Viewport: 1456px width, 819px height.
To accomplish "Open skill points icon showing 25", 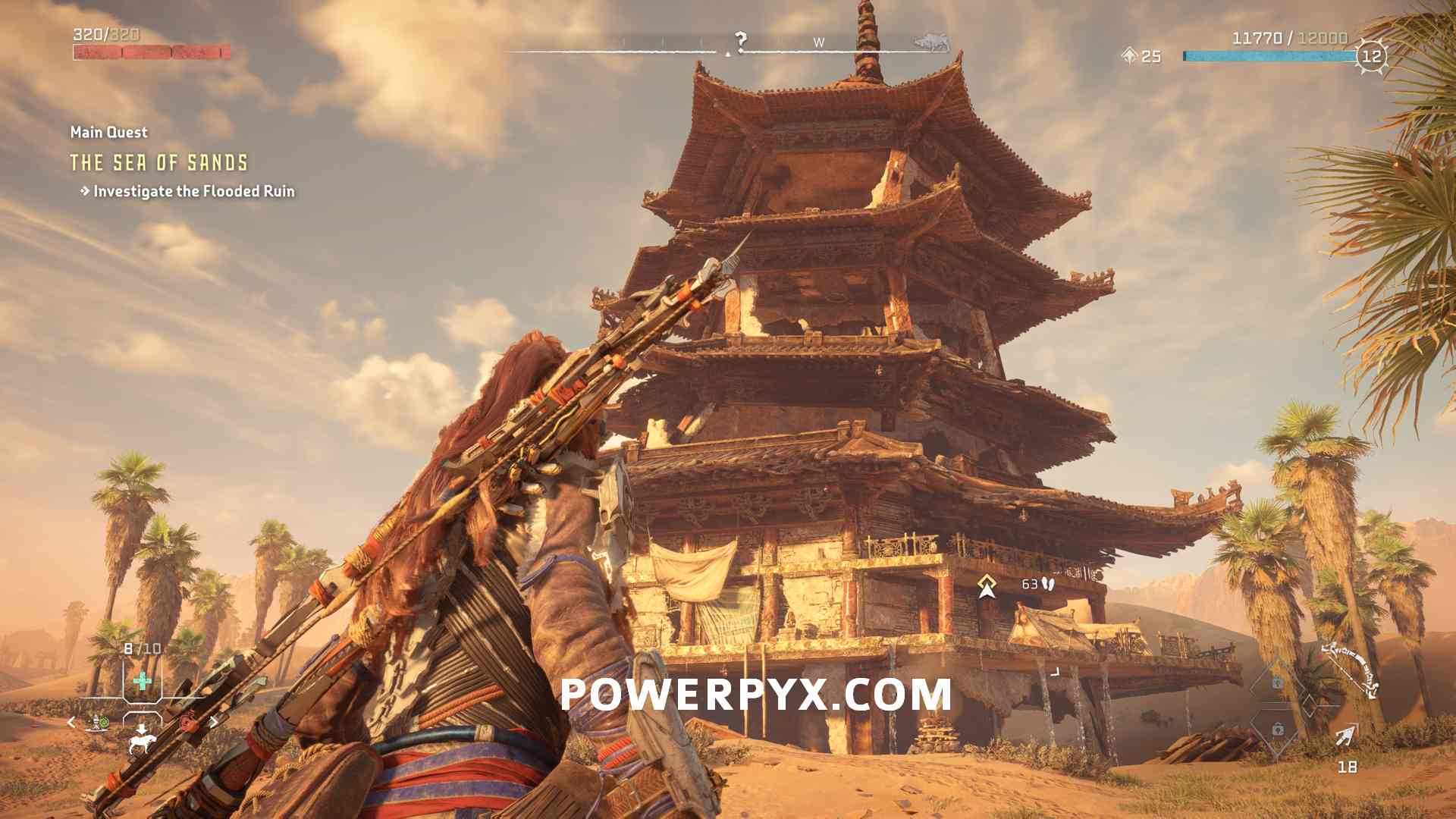I will pos(1130,55).
